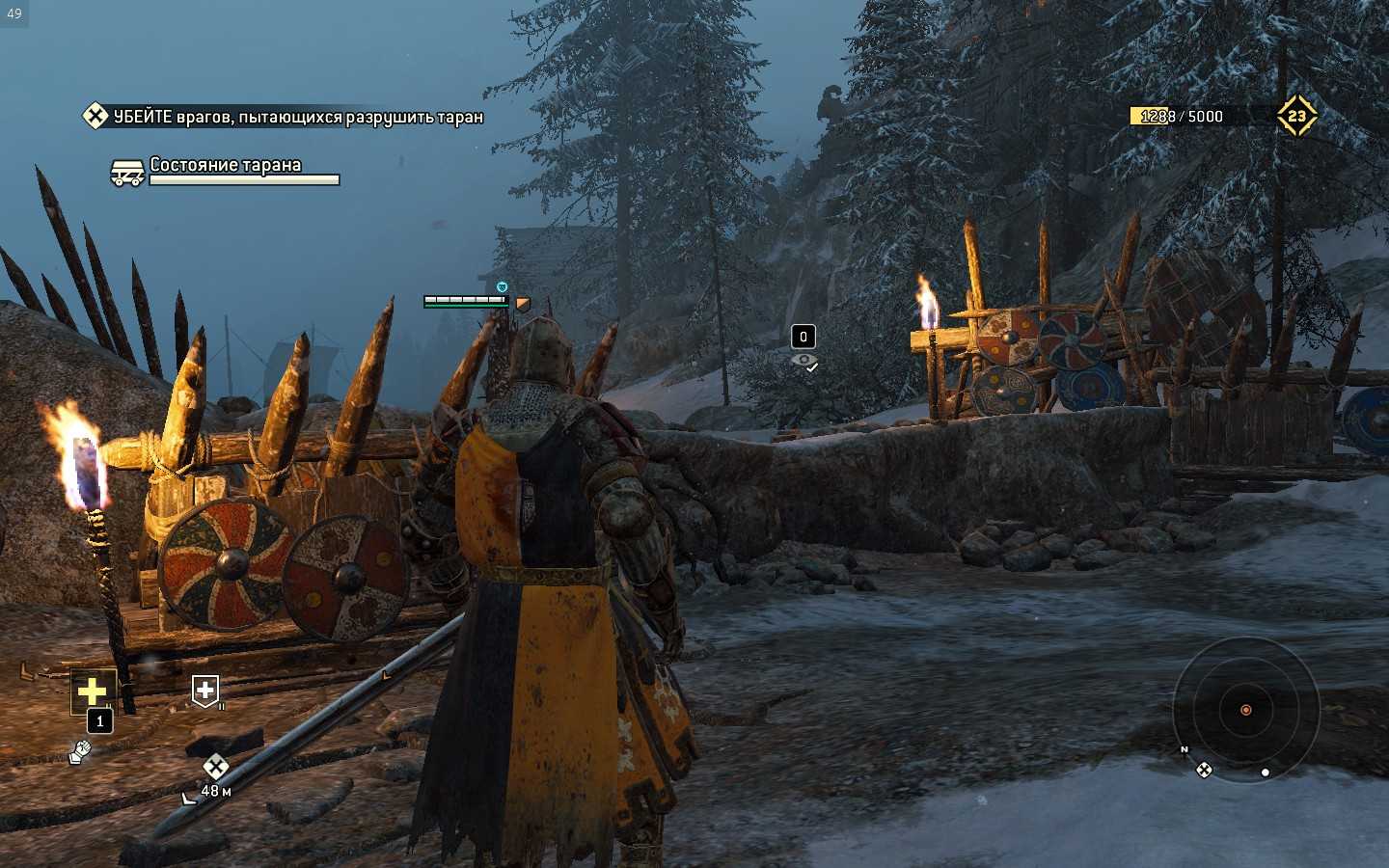Screen dimensions: 1389x868
Task: Select the 48 m objective waypoint marker
Action: coord(215,768)
